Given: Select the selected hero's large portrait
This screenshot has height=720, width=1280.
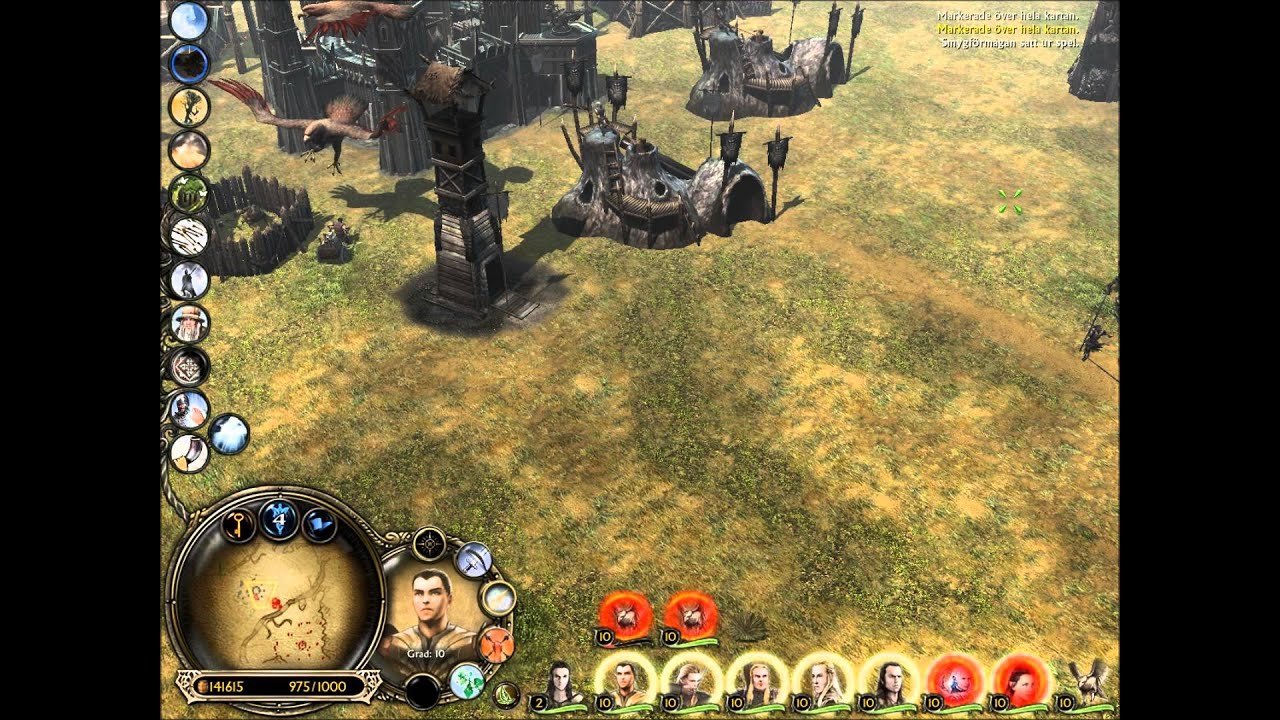Looking at the screenshot, I should pyautogui.click(x=428, y=612).
